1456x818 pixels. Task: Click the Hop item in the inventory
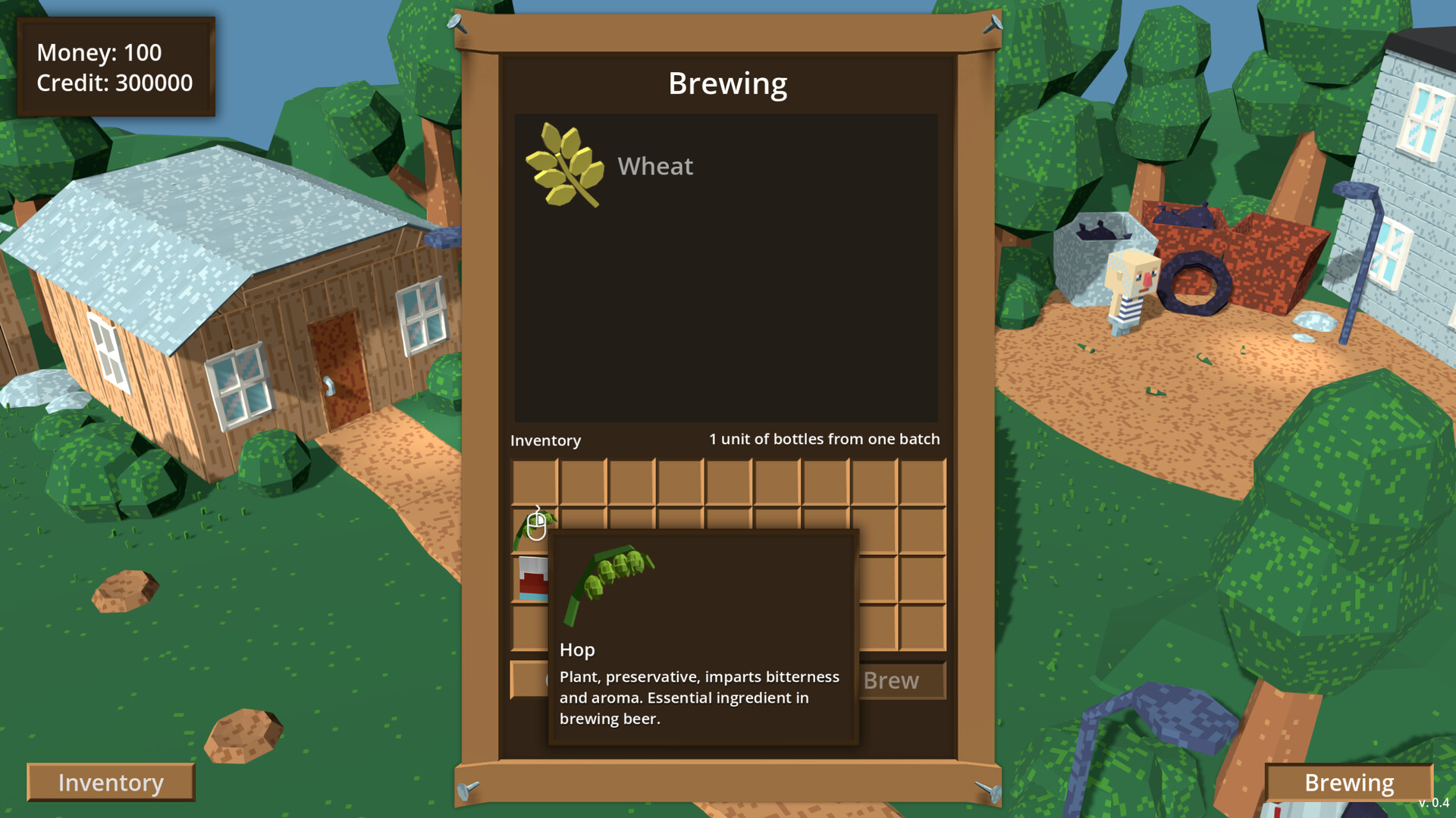536,530
